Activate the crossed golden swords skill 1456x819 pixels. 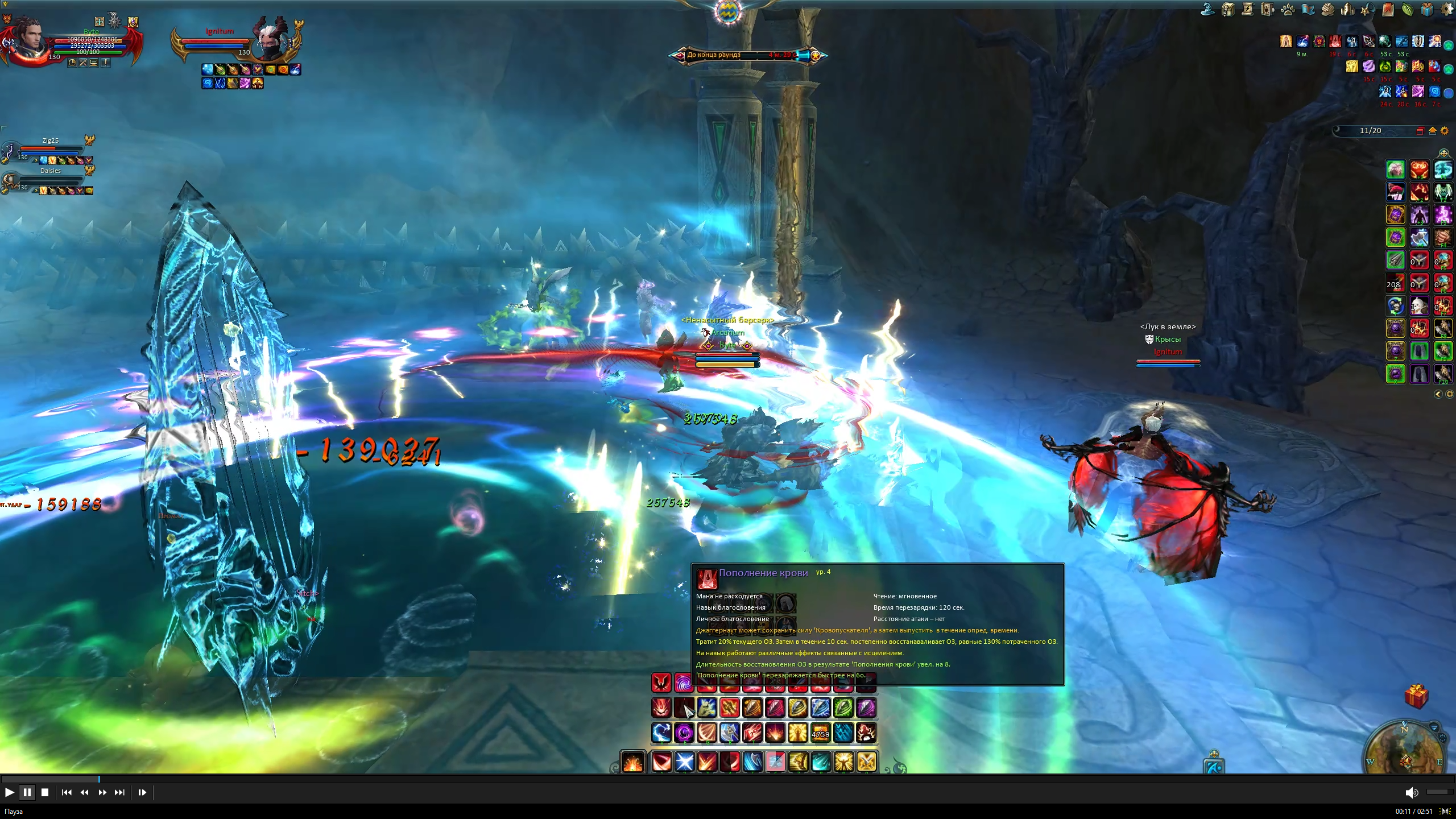(x=866, y=762)
